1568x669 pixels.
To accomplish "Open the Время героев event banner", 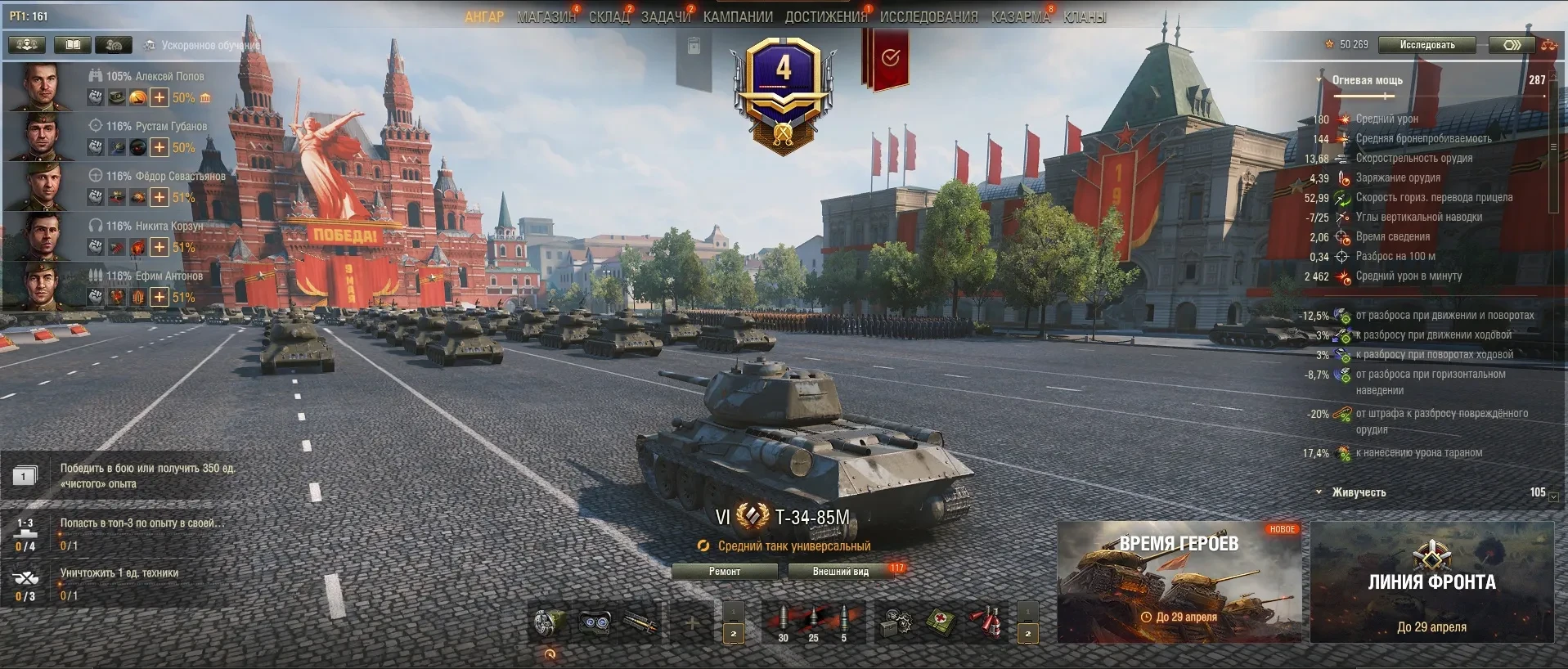I will point(1179,581).
